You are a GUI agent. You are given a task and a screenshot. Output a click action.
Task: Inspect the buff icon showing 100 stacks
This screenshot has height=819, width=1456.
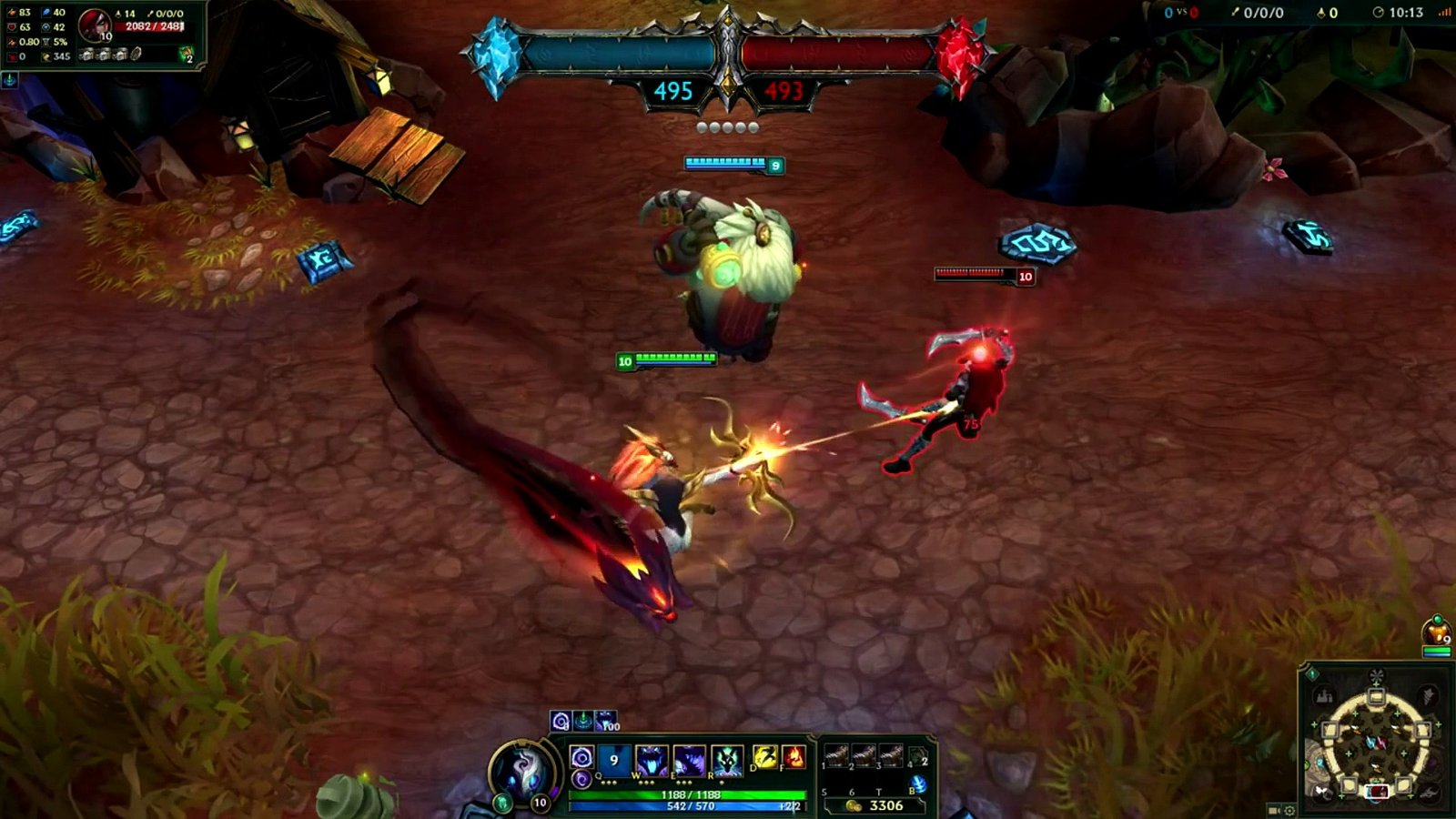pyautogui.click(x=605, y=721)
